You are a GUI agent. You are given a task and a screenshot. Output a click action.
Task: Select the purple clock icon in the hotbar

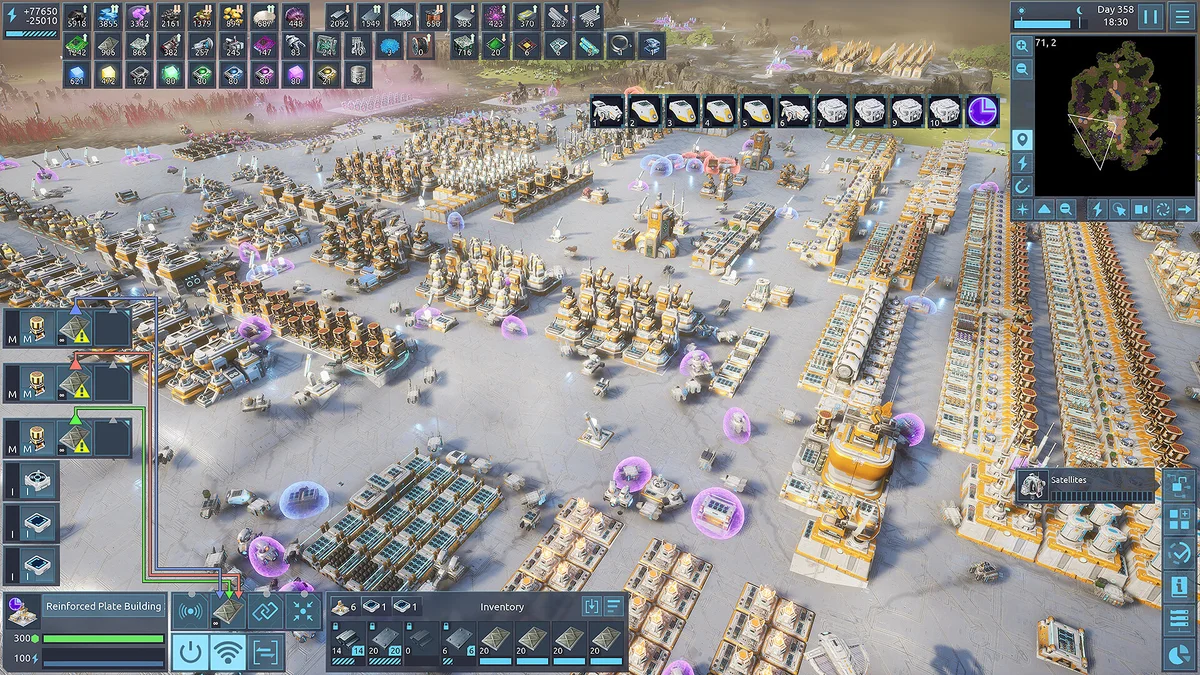coord(983,111)
